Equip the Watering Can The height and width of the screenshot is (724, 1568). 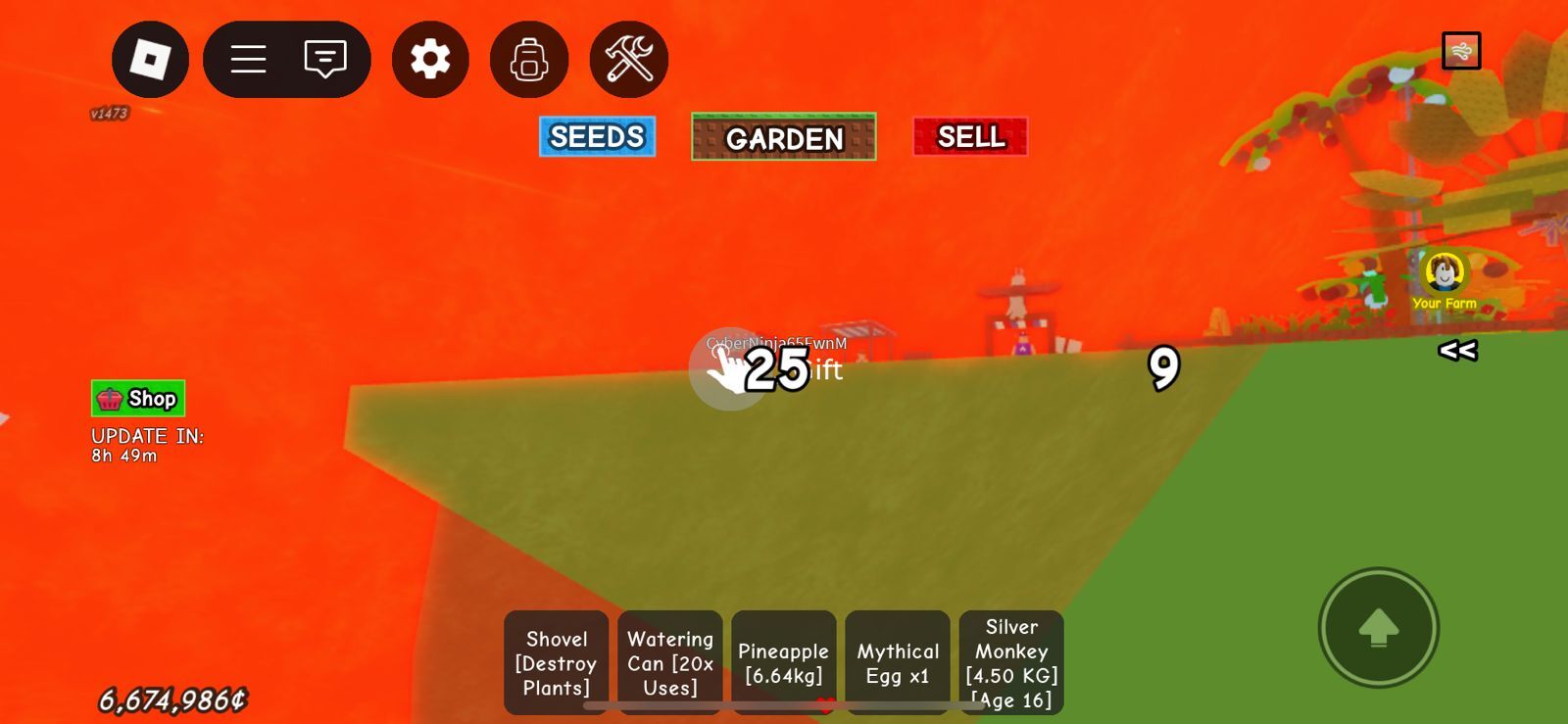(x=670, y=663)
